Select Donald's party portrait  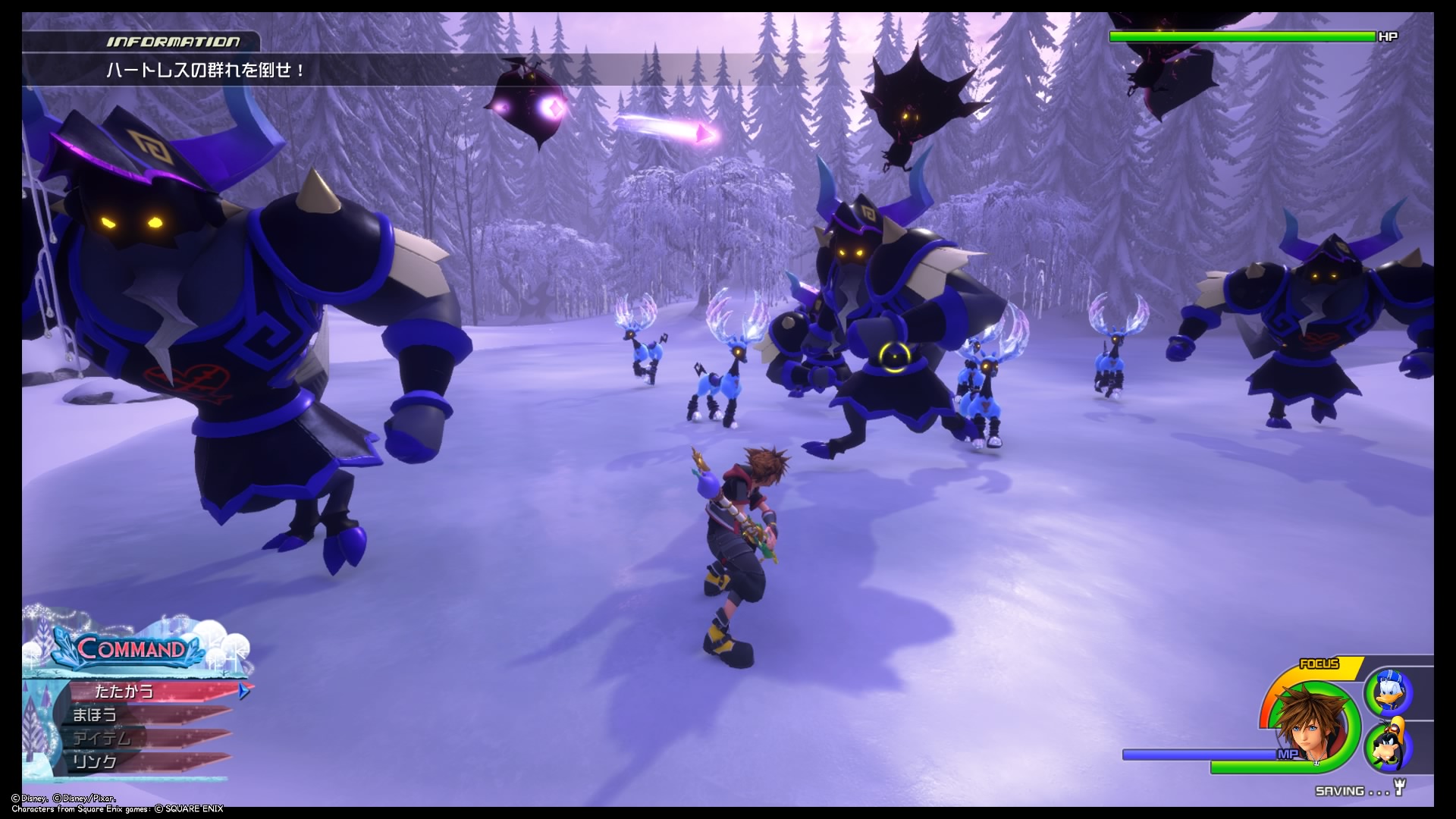pos(1388,692)
